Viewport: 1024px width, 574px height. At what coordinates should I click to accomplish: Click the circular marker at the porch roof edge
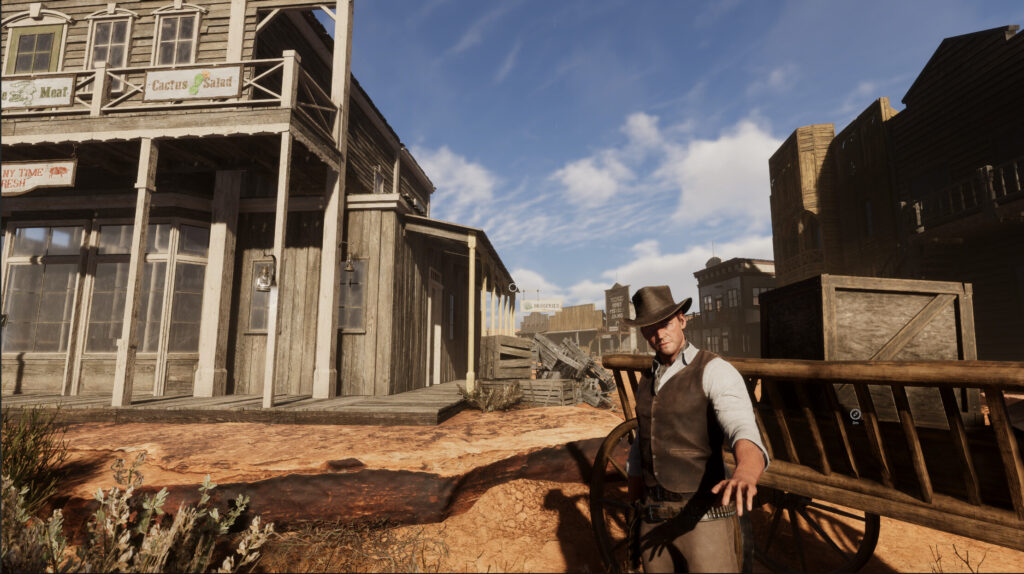point(512,288)
